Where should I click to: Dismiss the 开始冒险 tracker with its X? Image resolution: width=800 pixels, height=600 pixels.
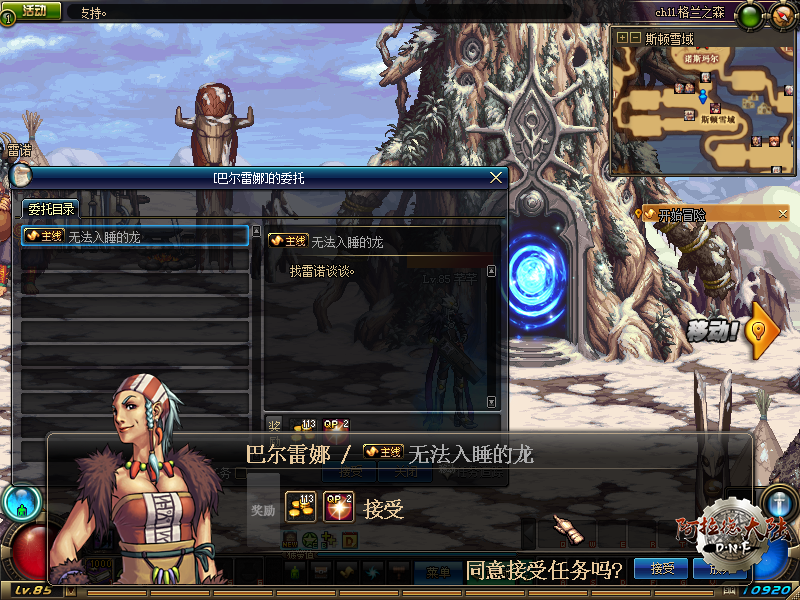[x=783, y=214]
